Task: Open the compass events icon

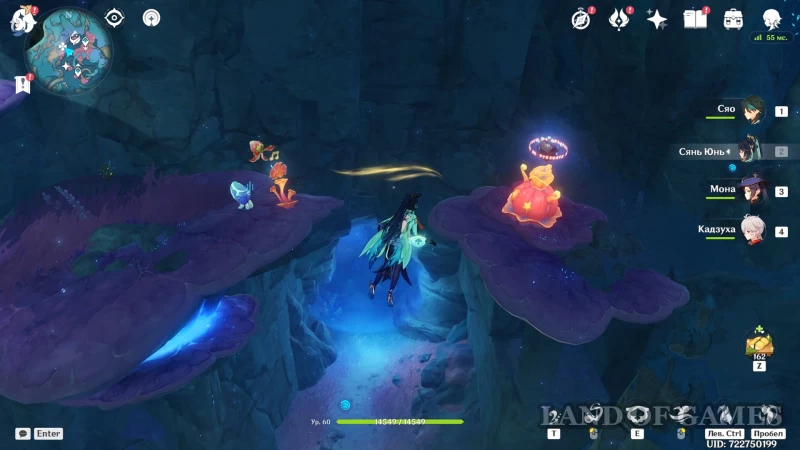Action: (581, 19)
